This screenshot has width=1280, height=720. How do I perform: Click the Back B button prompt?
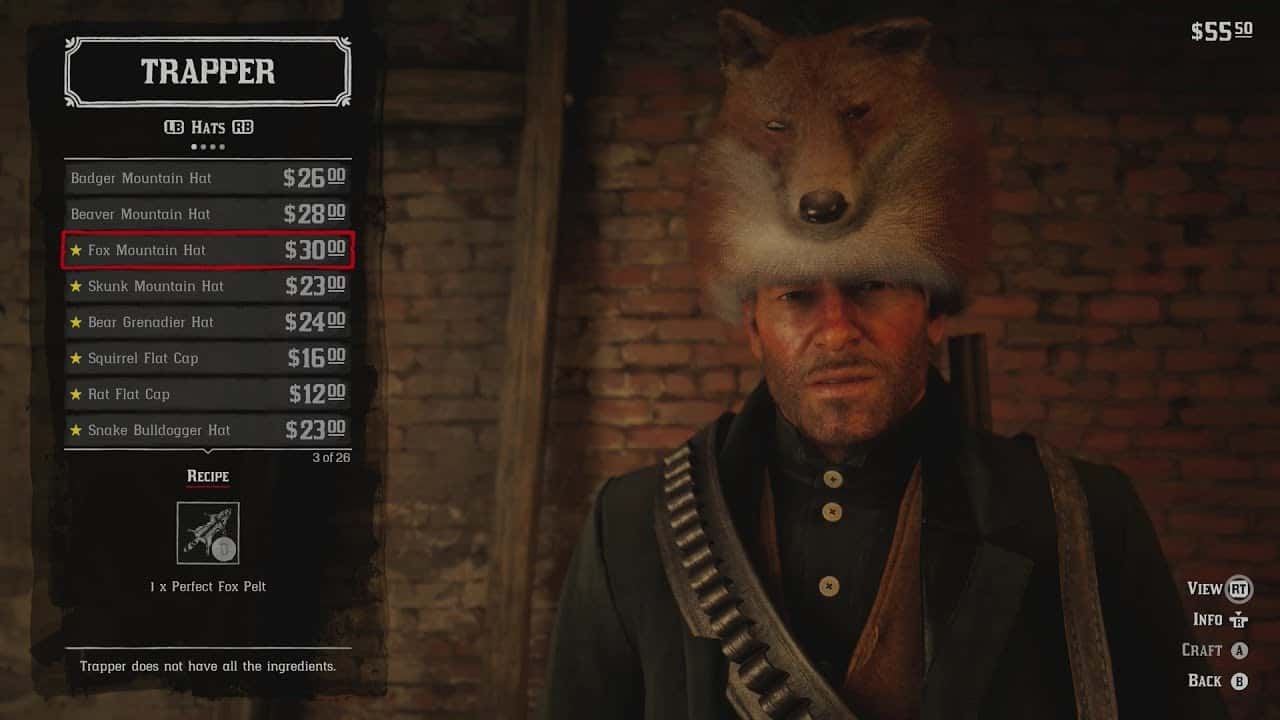(1240, 681)
